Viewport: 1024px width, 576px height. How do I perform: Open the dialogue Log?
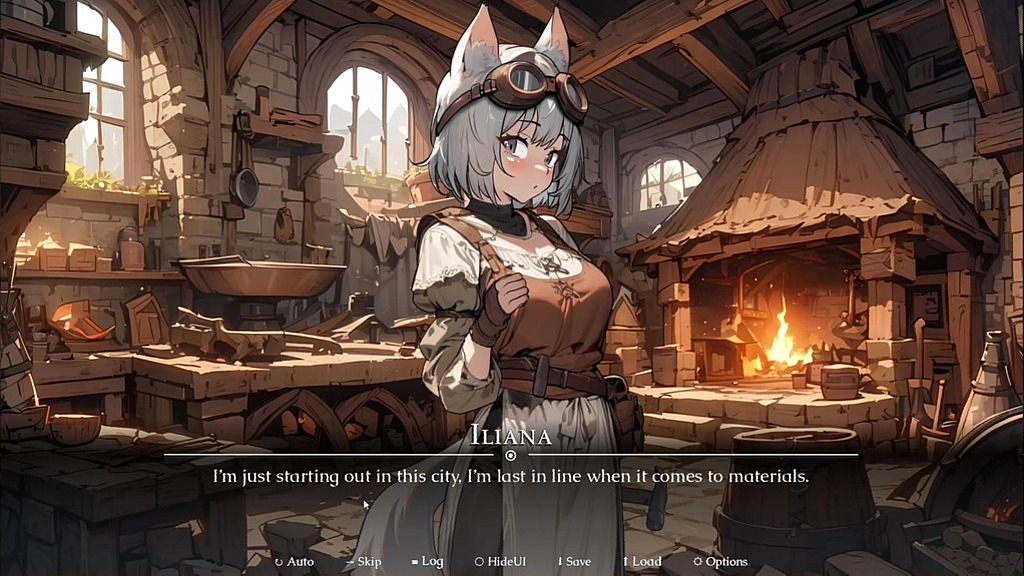(x=428, y=562)
